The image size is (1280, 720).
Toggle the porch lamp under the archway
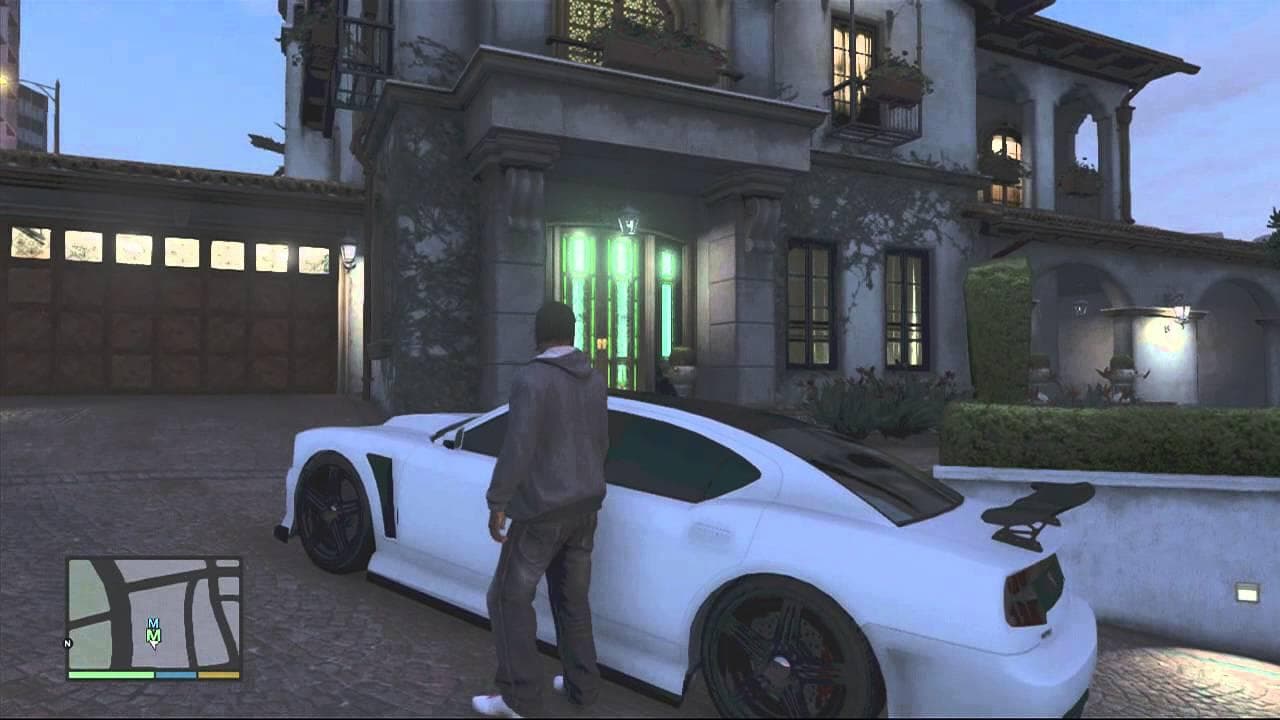pyautogui.click(x=1180, y=310)
